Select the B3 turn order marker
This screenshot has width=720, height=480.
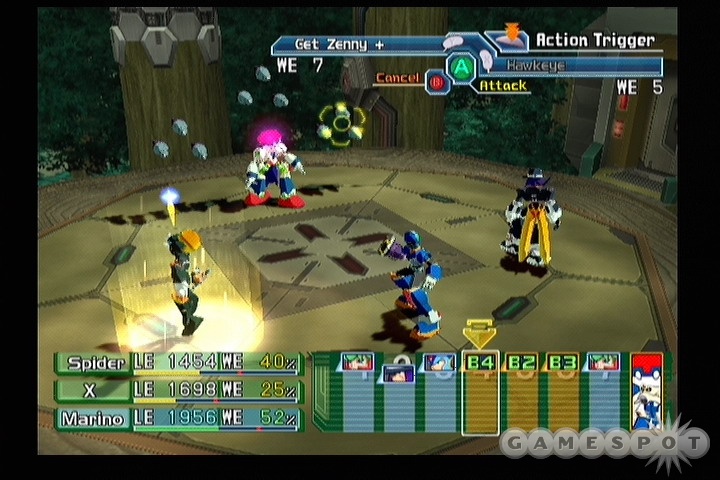(562, 362)
